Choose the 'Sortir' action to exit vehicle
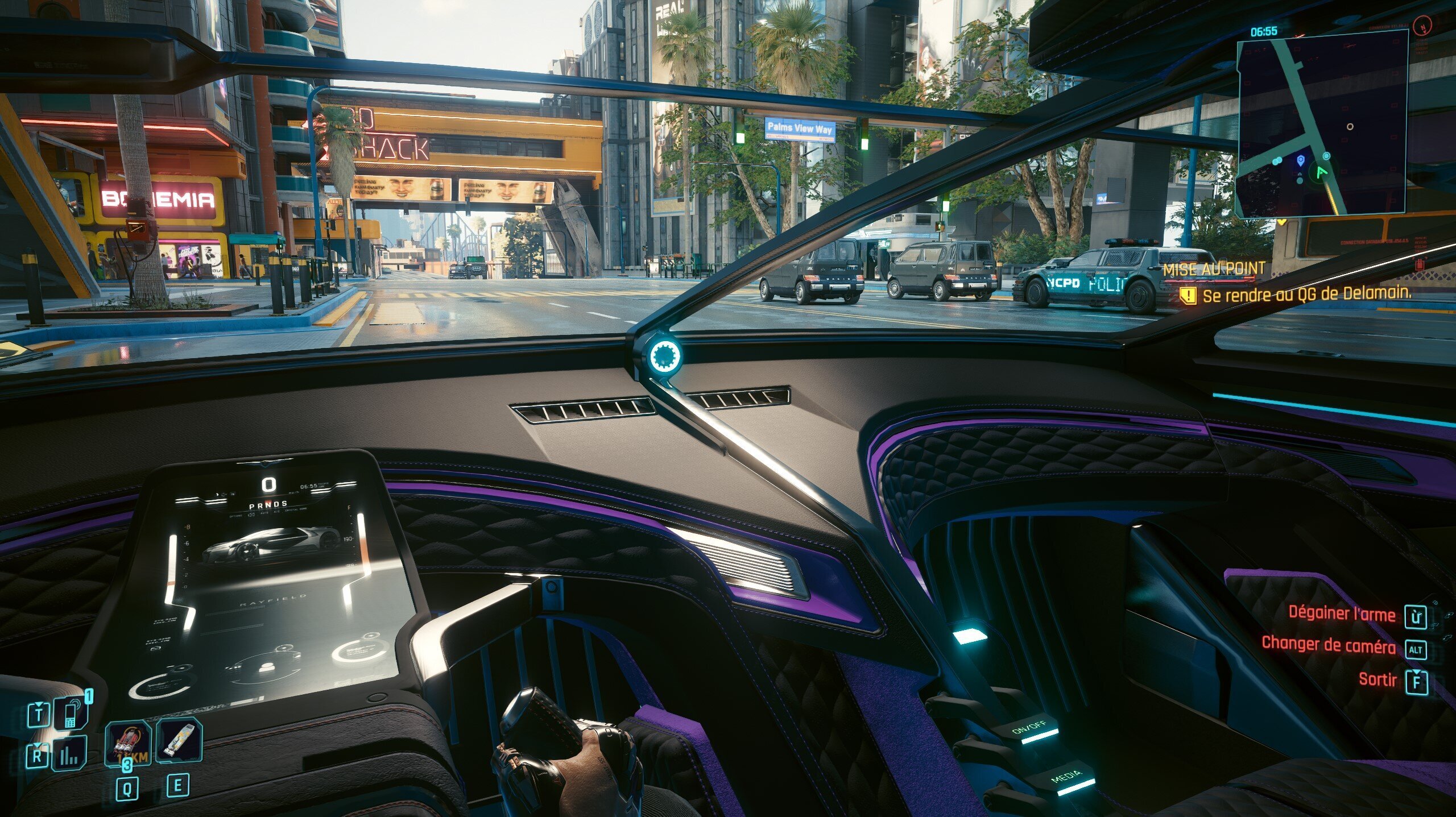Viewport: 1456px width, 817px height. click(1377, 679)
